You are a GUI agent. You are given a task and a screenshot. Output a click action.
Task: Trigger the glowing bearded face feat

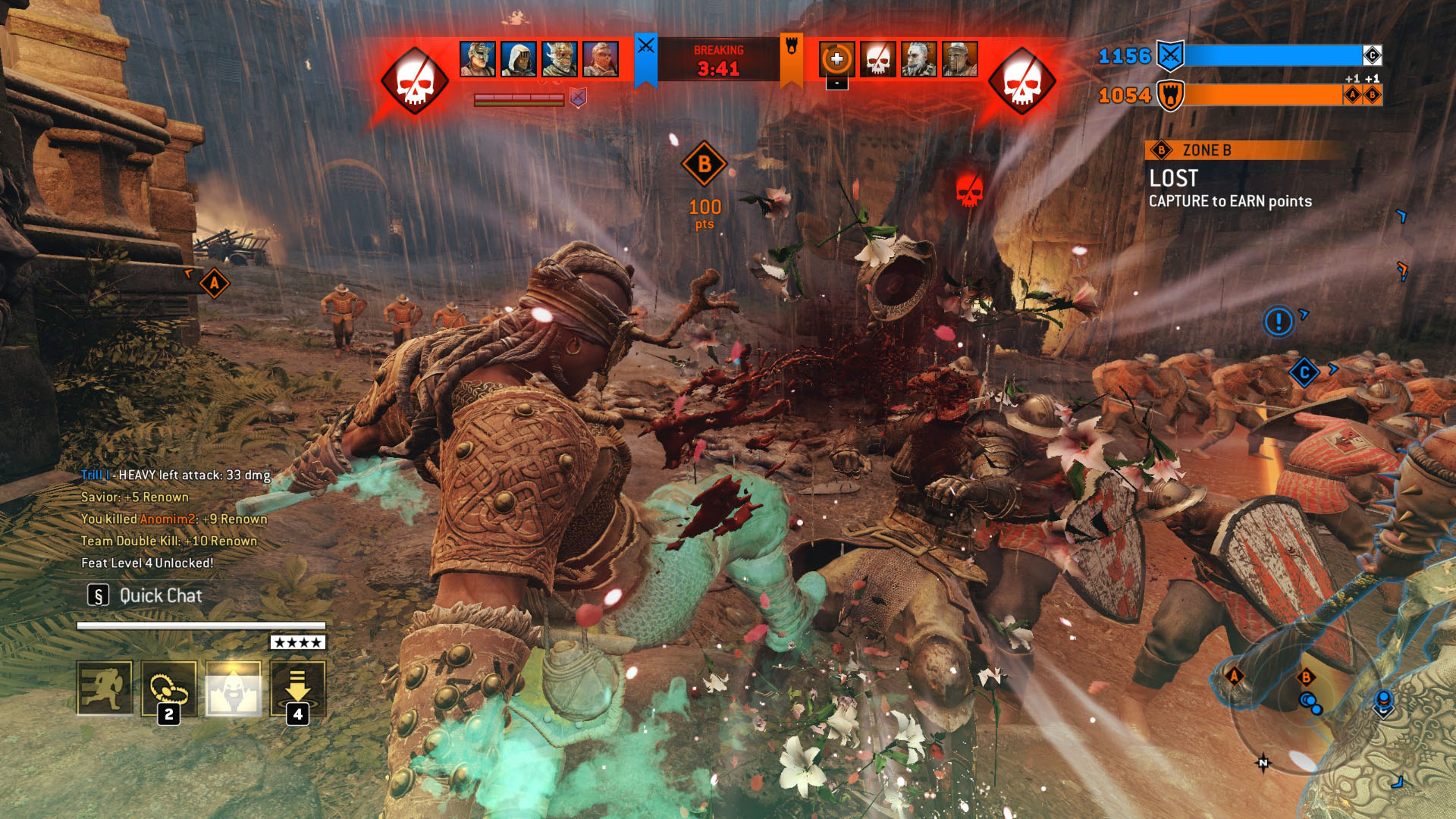234,688
